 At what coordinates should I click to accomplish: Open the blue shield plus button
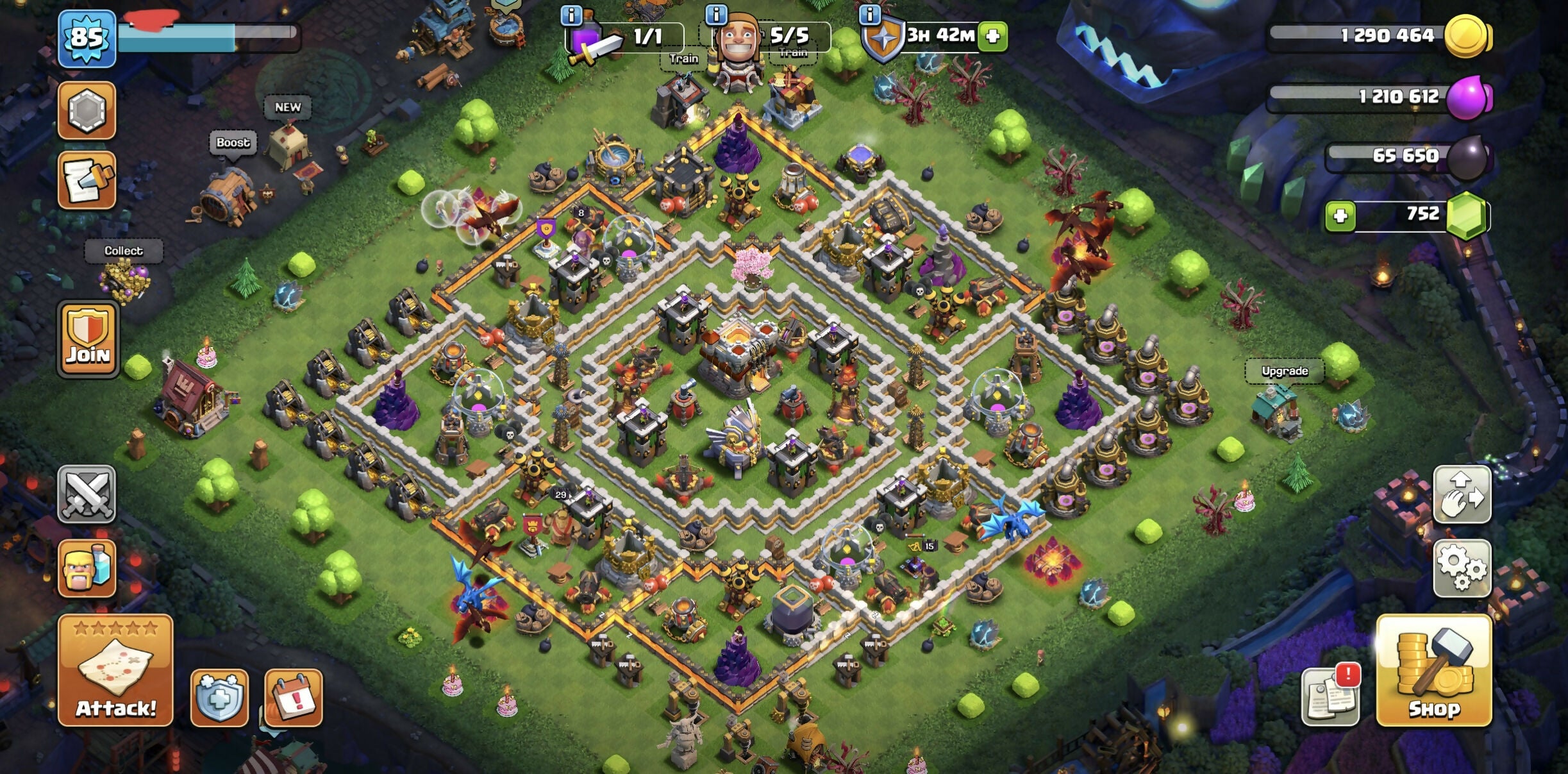tap(219, 698)
